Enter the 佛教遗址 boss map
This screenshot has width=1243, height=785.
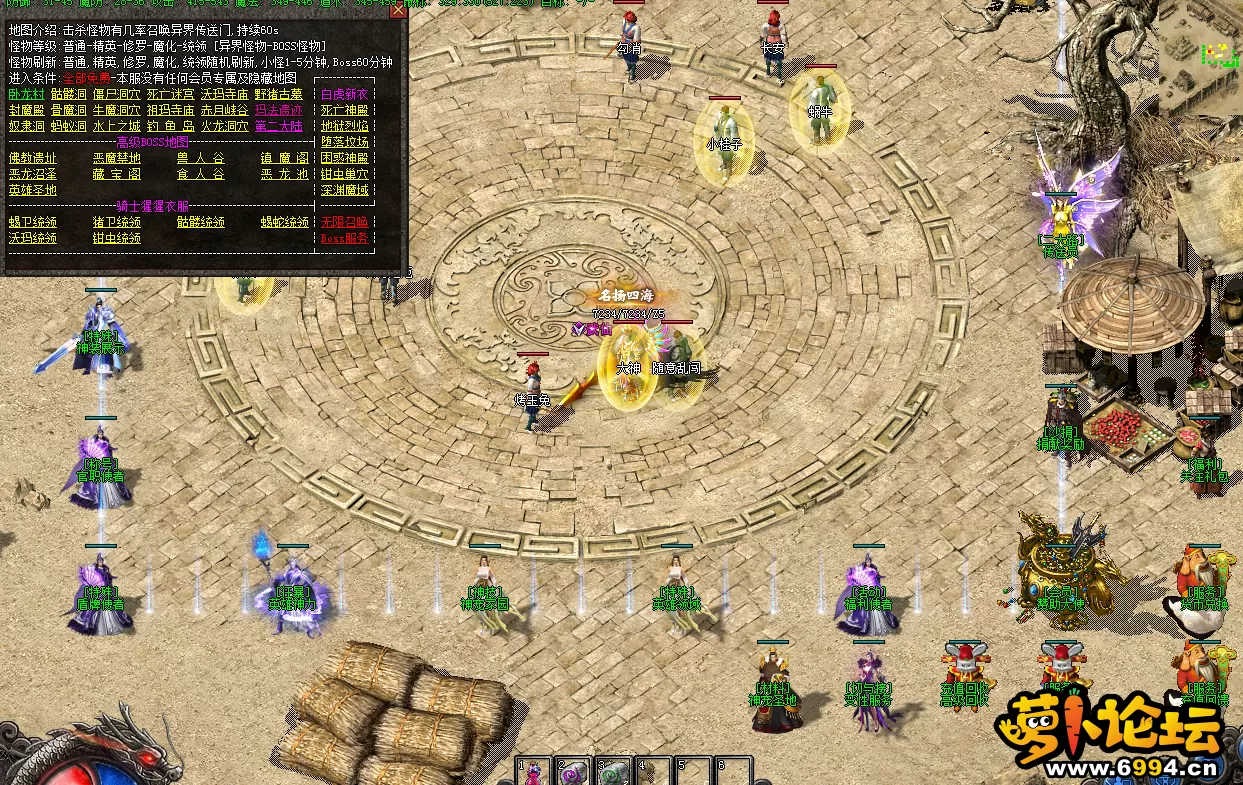[33, 158]
